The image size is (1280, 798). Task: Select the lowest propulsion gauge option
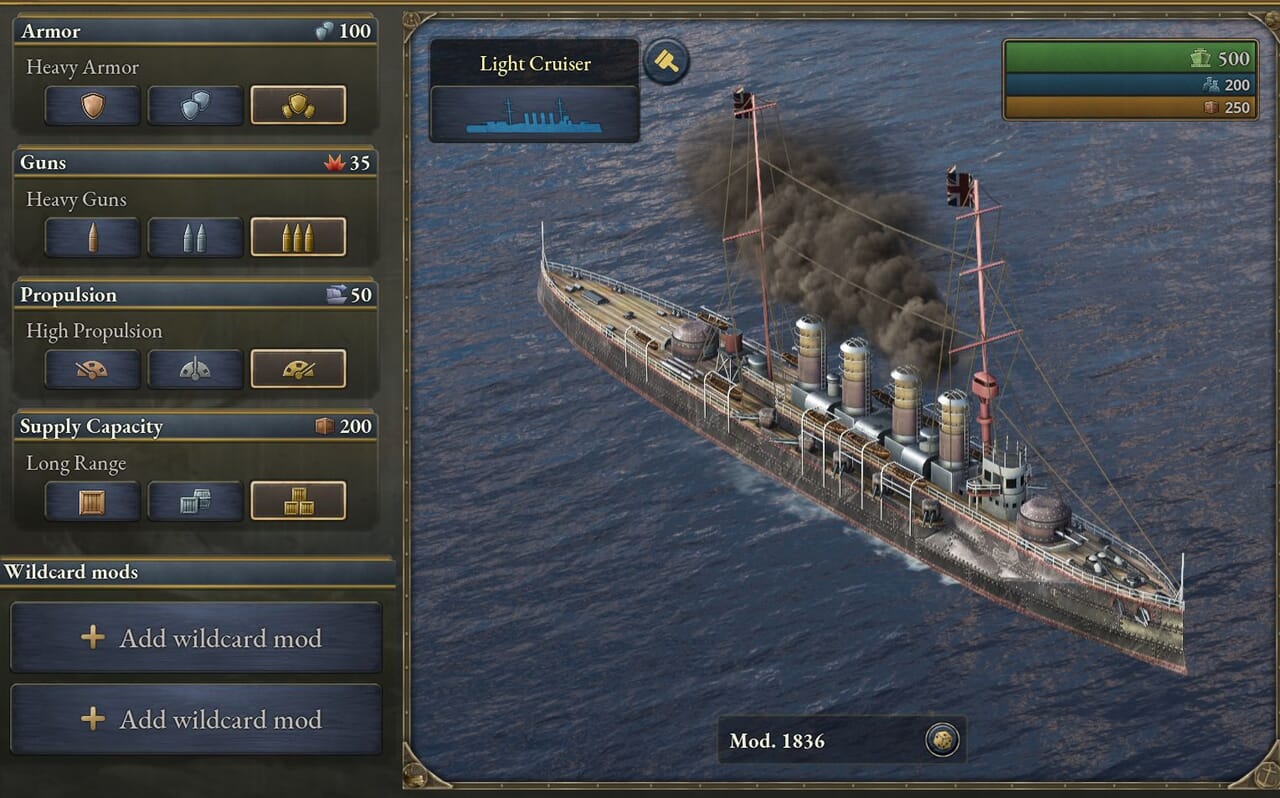[x=92, y=369]
